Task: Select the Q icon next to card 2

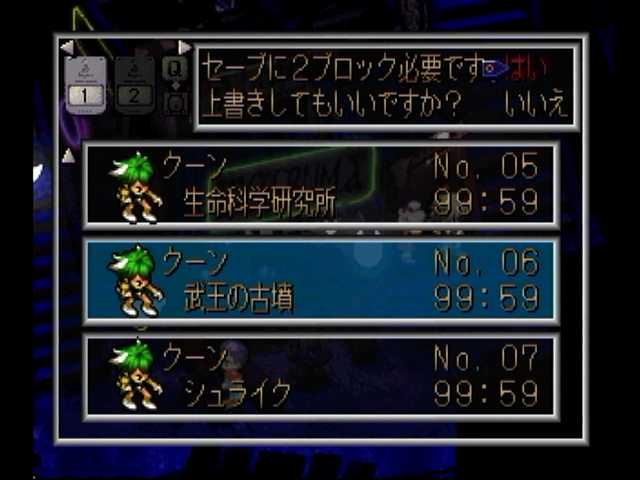Action: tap(175, 68)
